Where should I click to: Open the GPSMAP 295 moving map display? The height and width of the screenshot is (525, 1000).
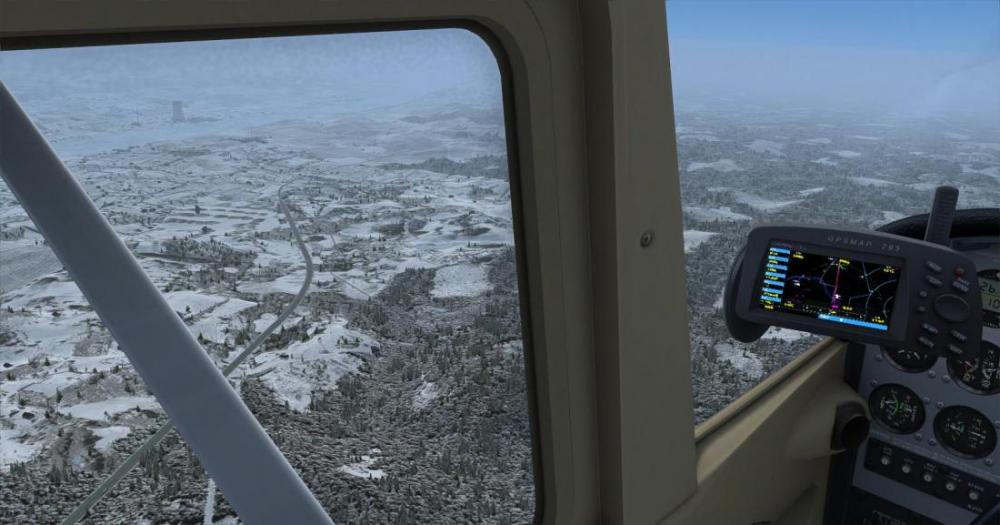coord(828,284)
